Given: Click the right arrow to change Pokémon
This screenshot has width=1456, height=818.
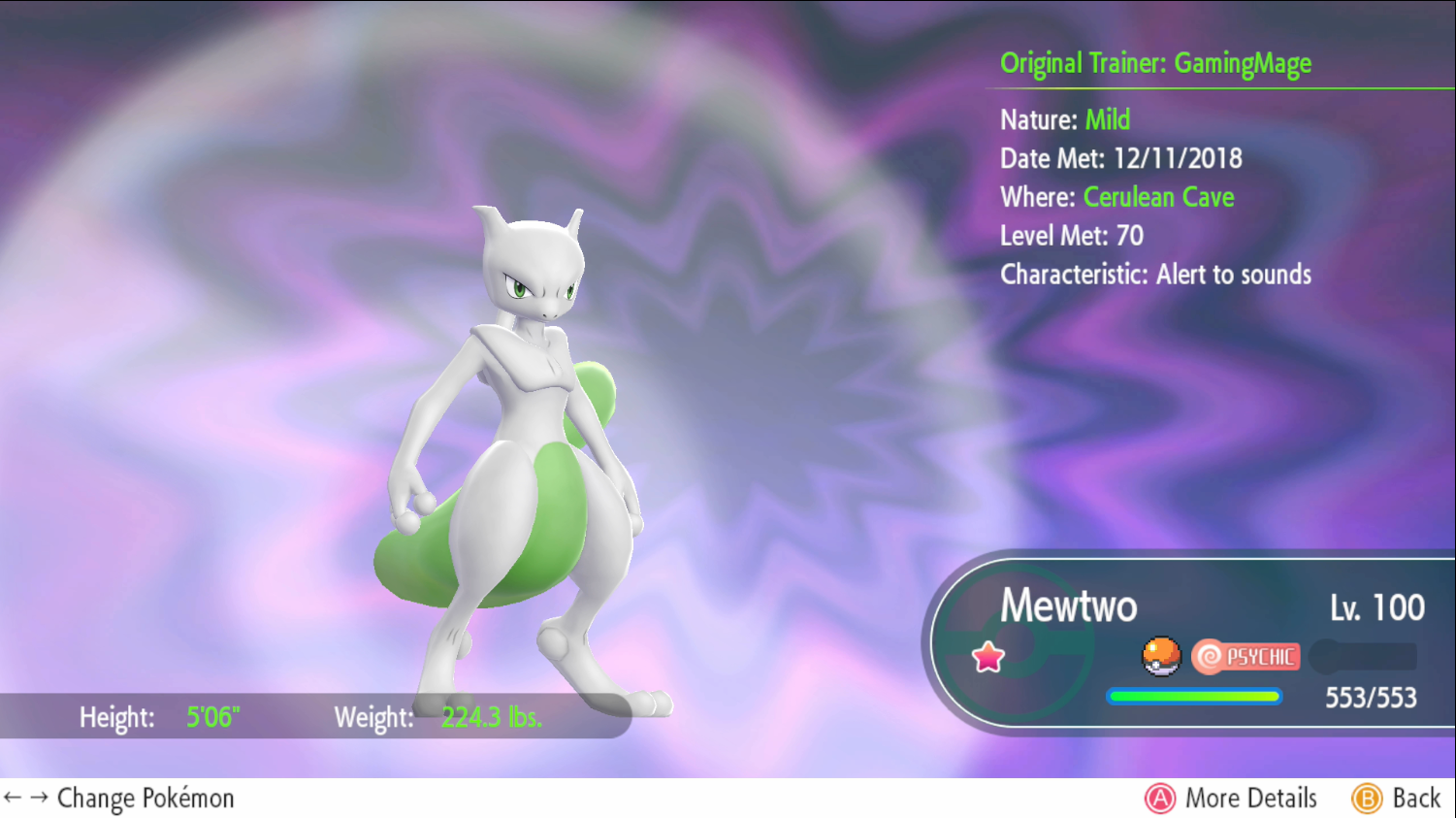Looking at the screenshot, I should (x=37, y=798).
